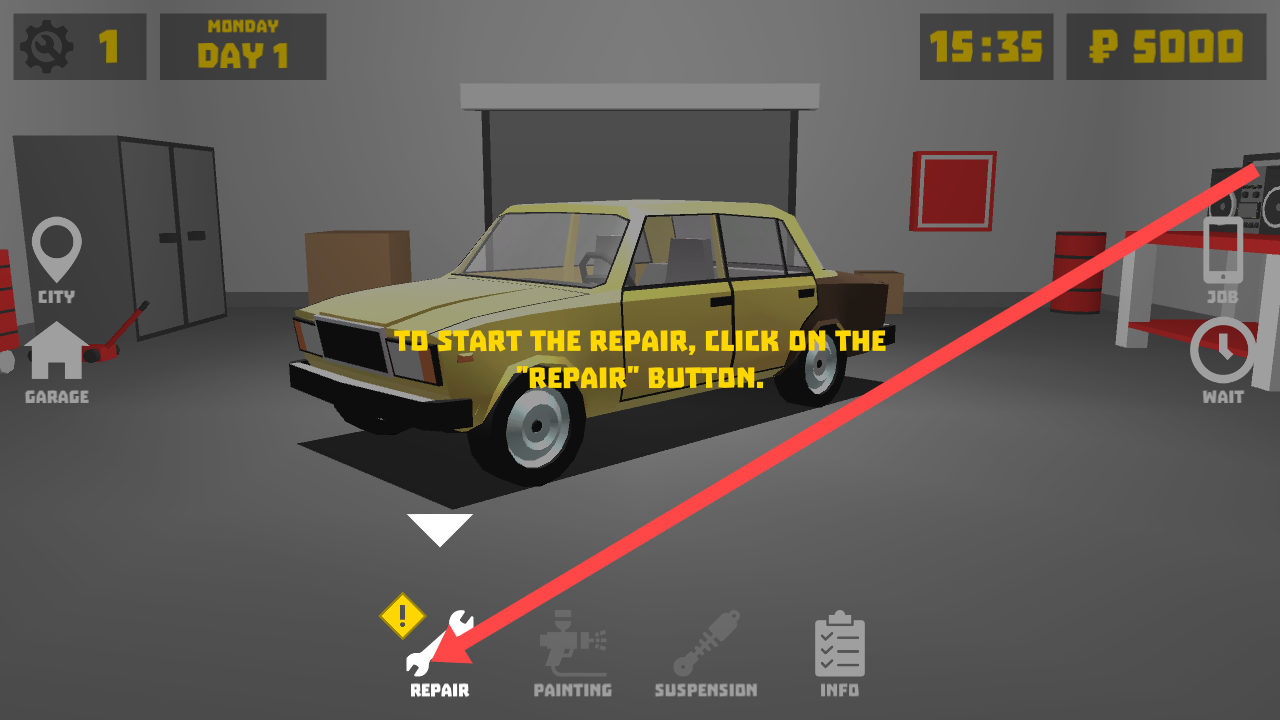Open the Garage house icon
This screenshot has height=720, width=1280.
point(57,360)
